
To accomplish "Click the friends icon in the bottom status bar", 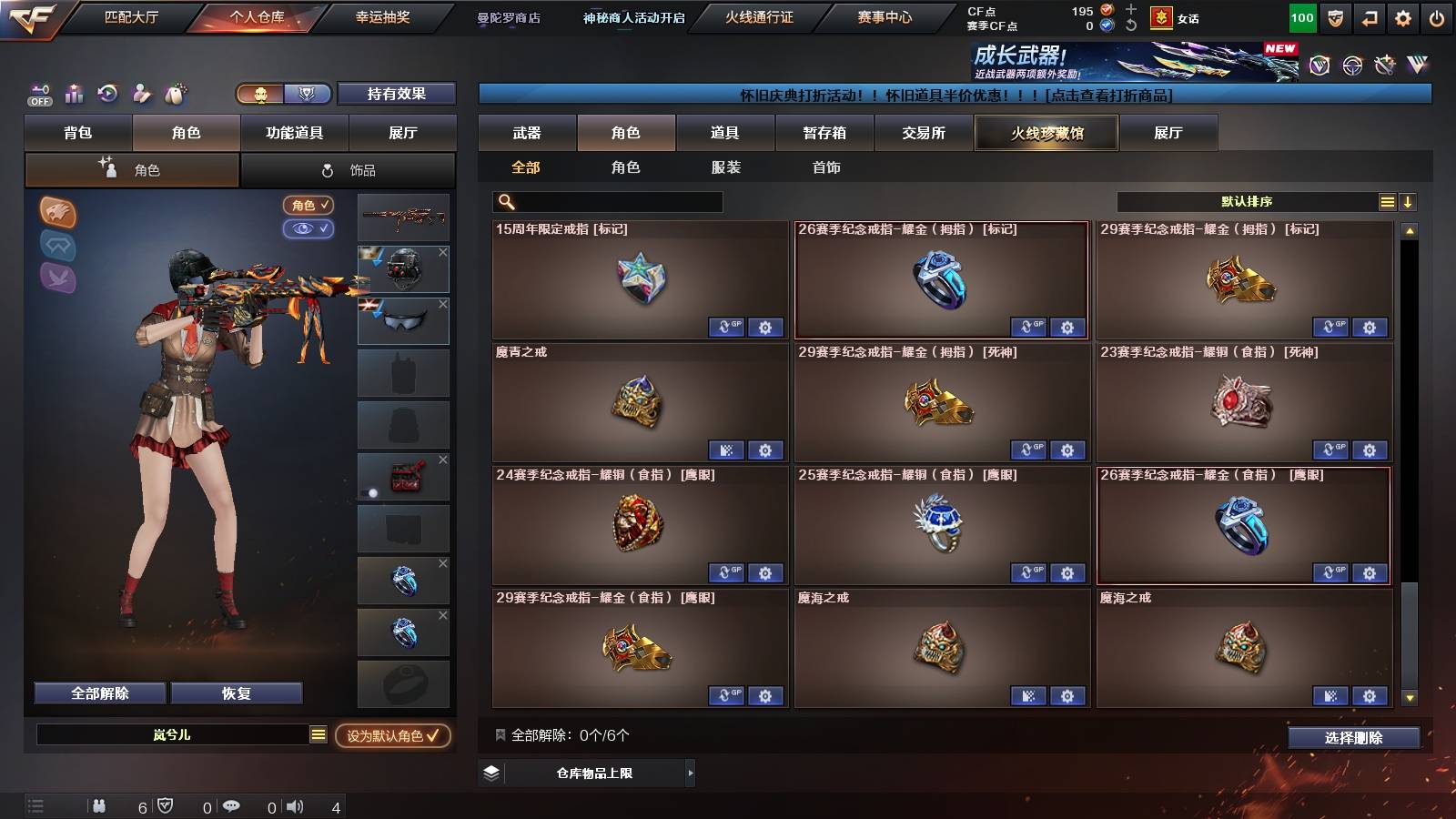I will point(100,805).
